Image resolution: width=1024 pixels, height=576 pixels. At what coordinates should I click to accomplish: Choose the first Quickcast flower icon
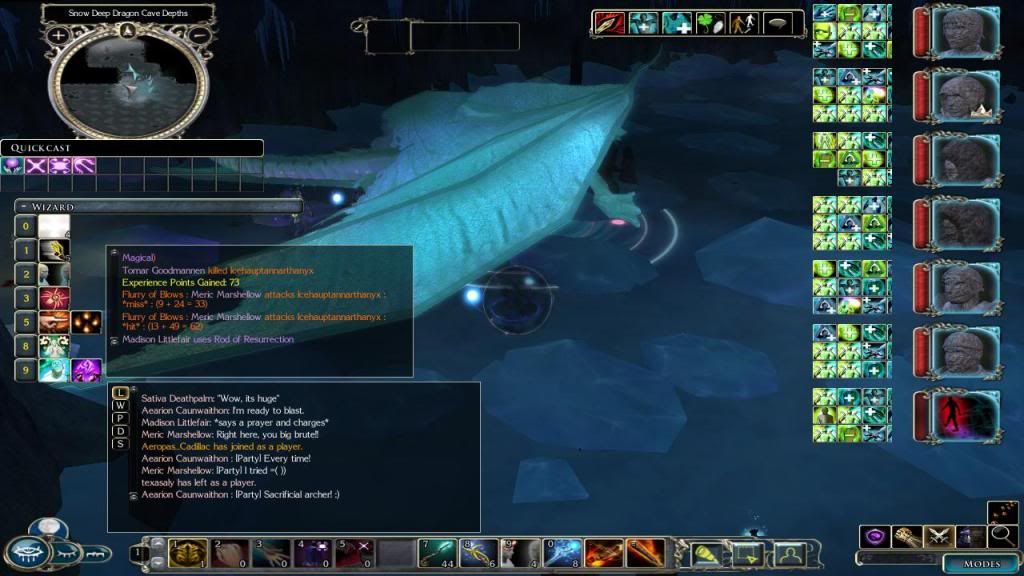tap(13, 166)
